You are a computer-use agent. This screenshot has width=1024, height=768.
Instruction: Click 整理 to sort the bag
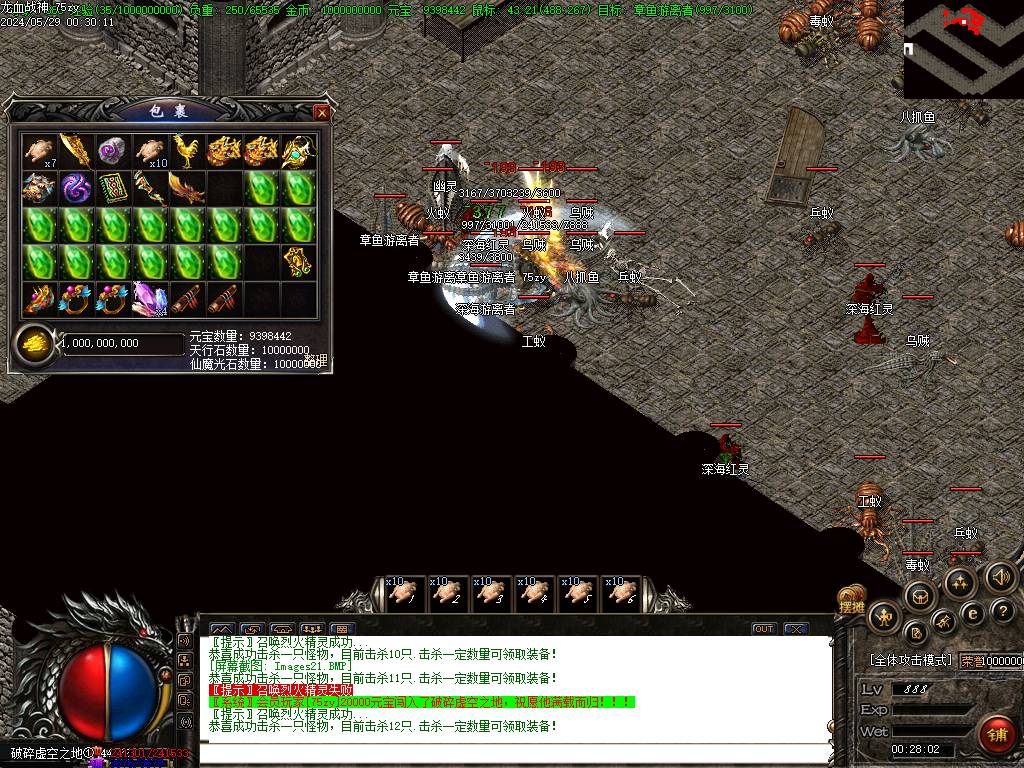[316, 359]
